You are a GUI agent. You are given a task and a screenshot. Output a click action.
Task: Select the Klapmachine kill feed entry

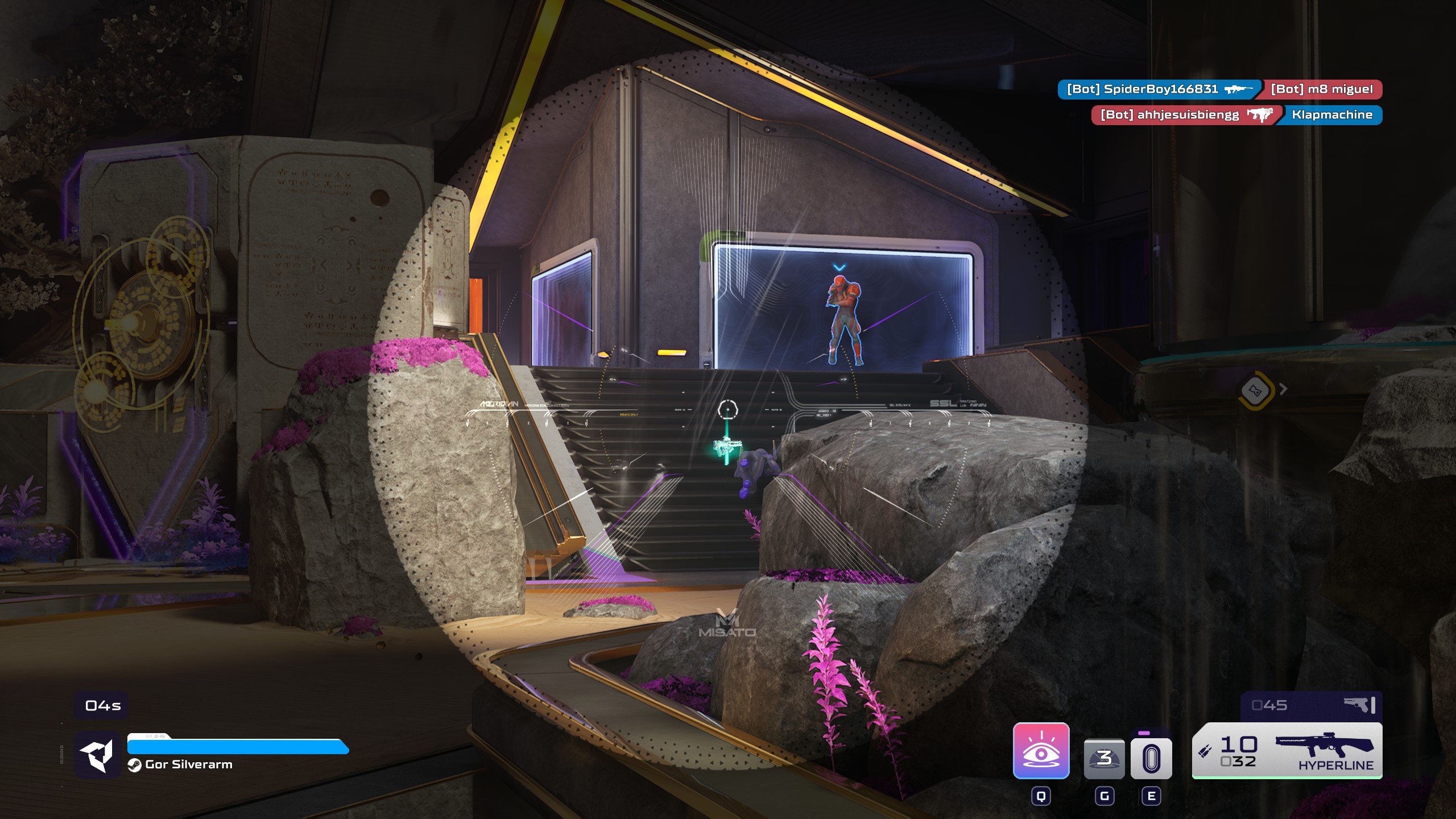(x=1331, y=115)
